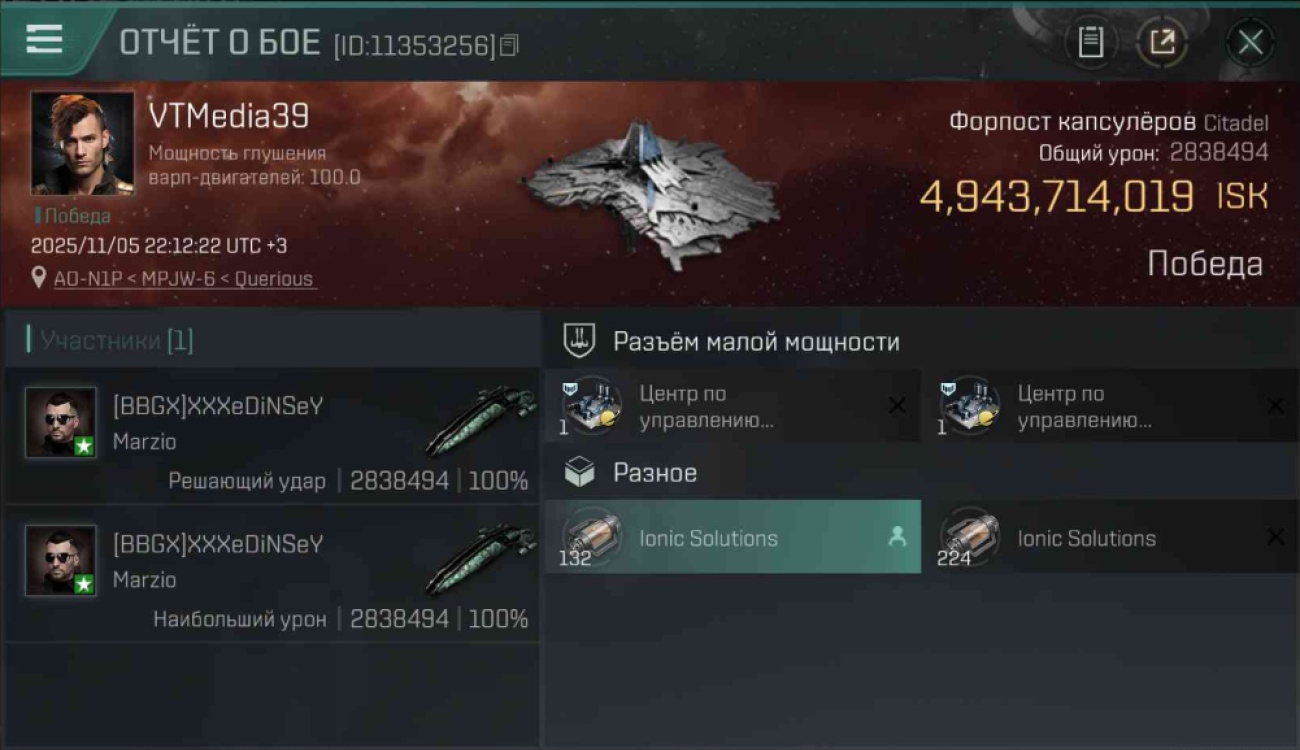This screenshot has width=1300, height=750.
Task: Open the hamburger menu
Action: point(42,40)
